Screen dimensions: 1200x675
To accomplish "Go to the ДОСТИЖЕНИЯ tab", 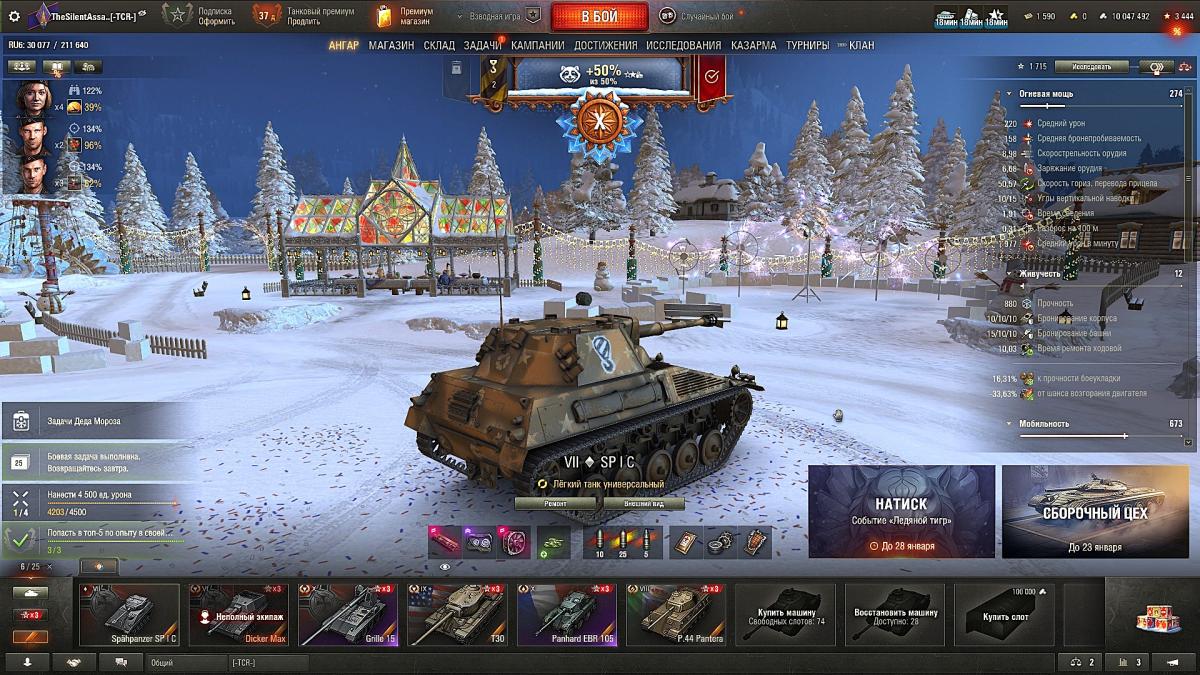I will pyautogui.click(x=605, y=45).
